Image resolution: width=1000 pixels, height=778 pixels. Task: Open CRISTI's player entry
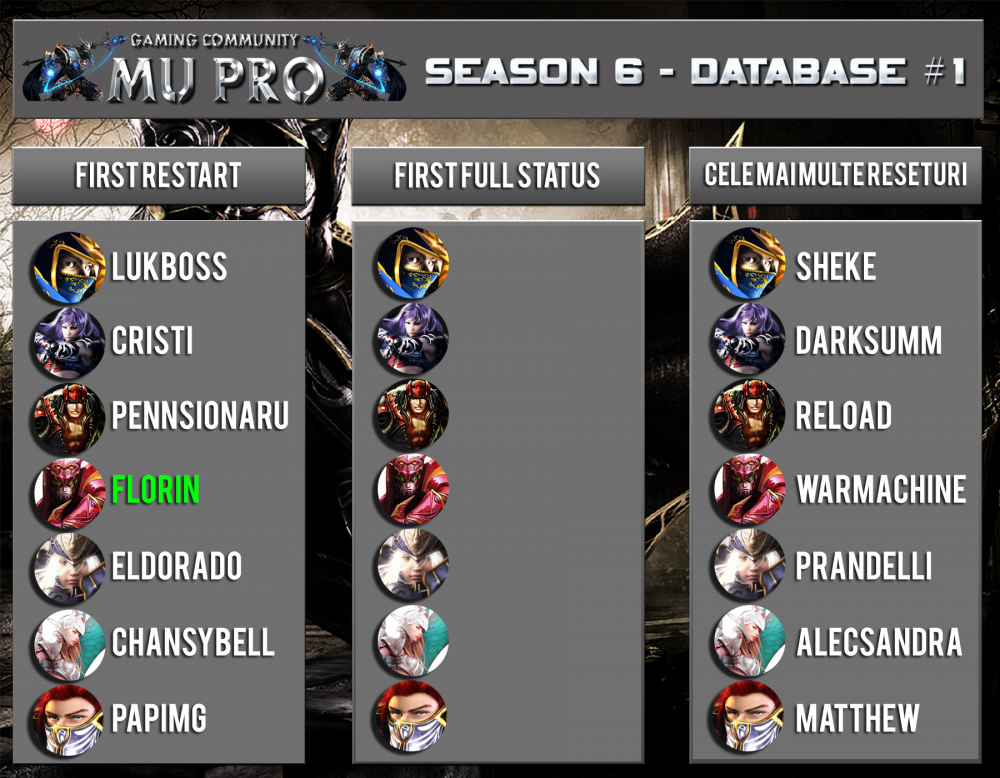(x=152, y=341)
